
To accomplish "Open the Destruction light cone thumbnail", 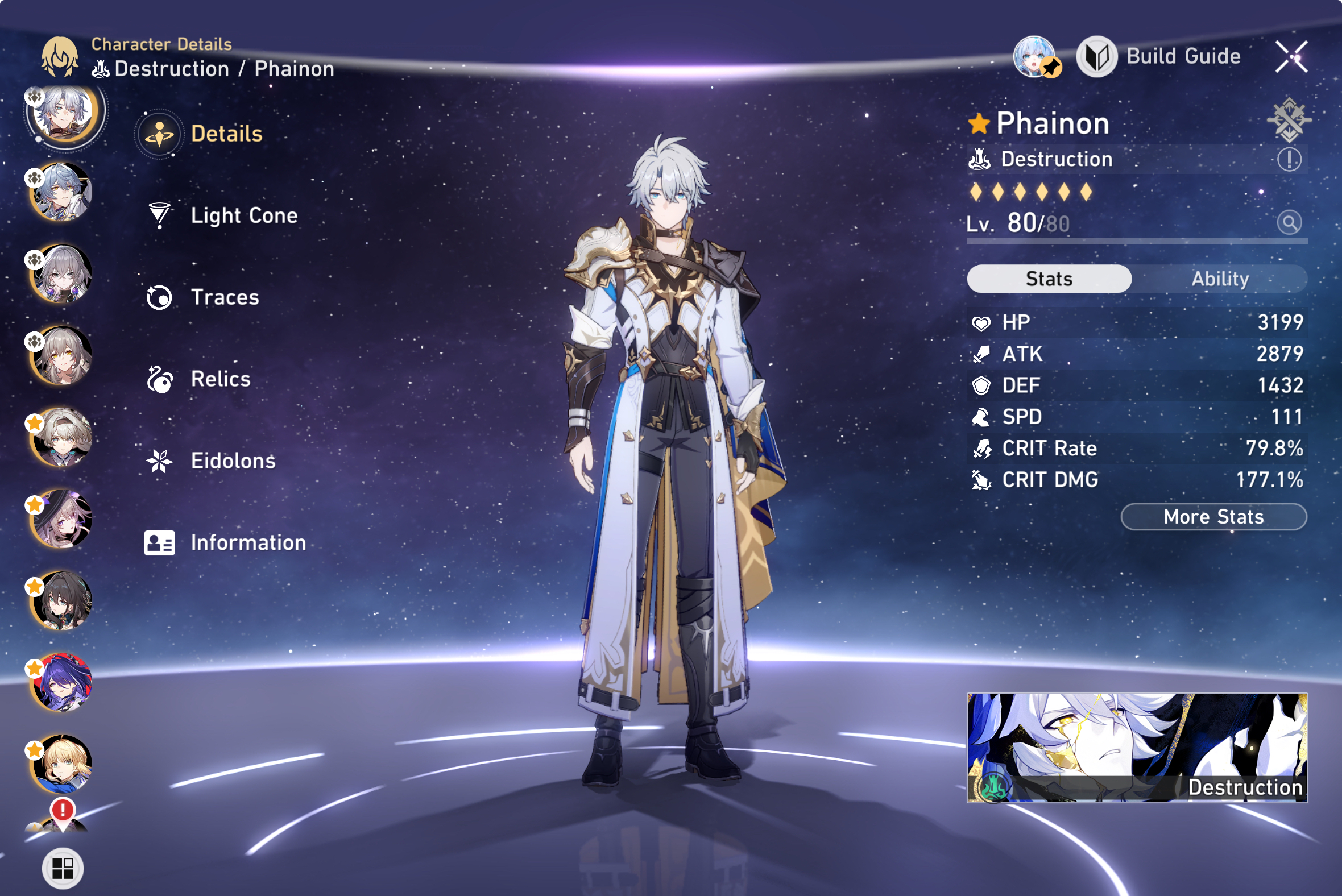I will (1136, 748).
